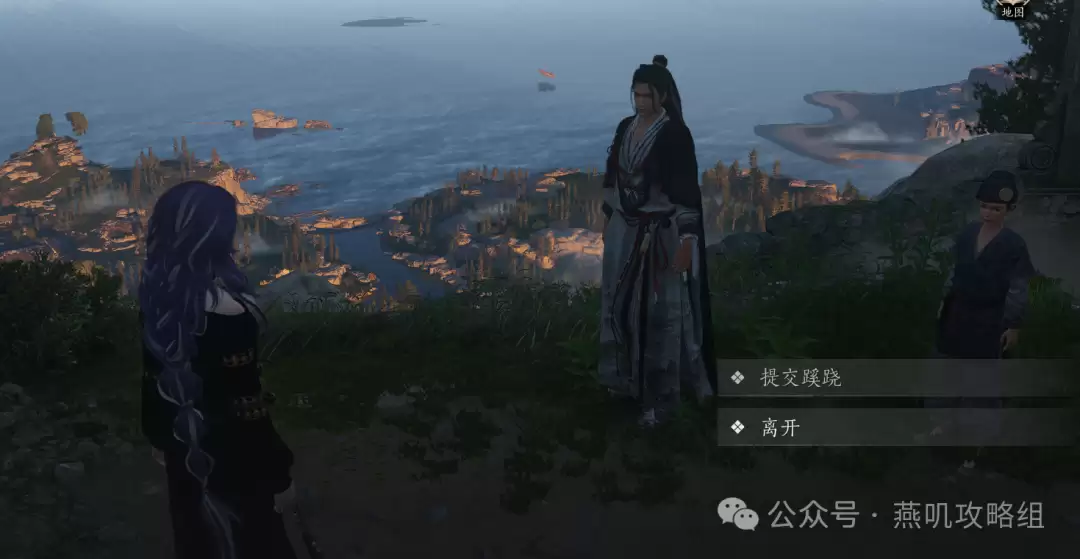1080x559 pixels.
Task: Choose the 提交蹊跷 dialogue option
Action: tap(800, 378)
